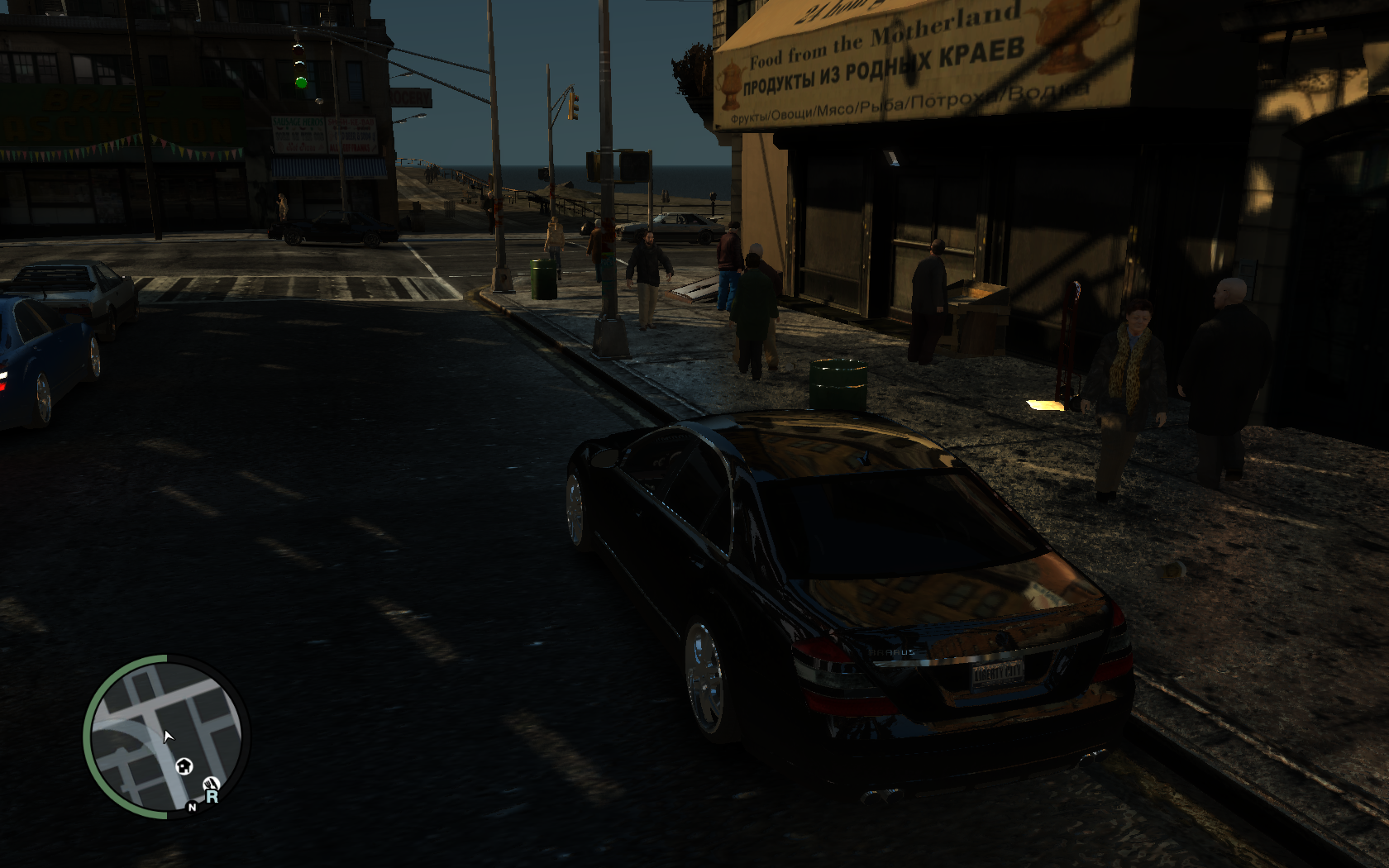Select the player arrow on the minimap

coord(168,736)
